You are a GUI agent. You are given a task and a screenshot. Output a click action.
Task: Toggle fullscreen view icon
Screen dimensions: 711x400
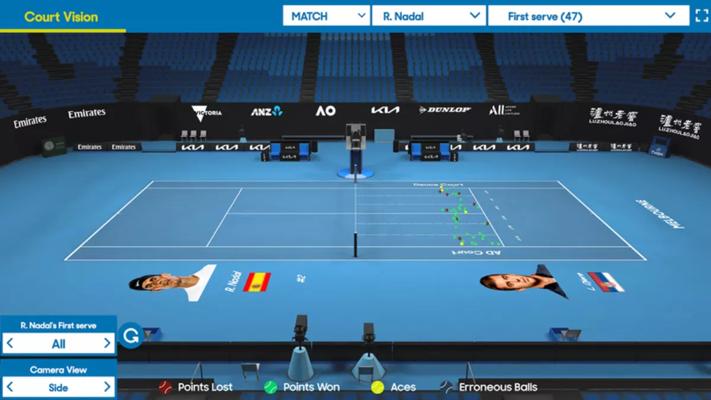click(x=701, y=15)
